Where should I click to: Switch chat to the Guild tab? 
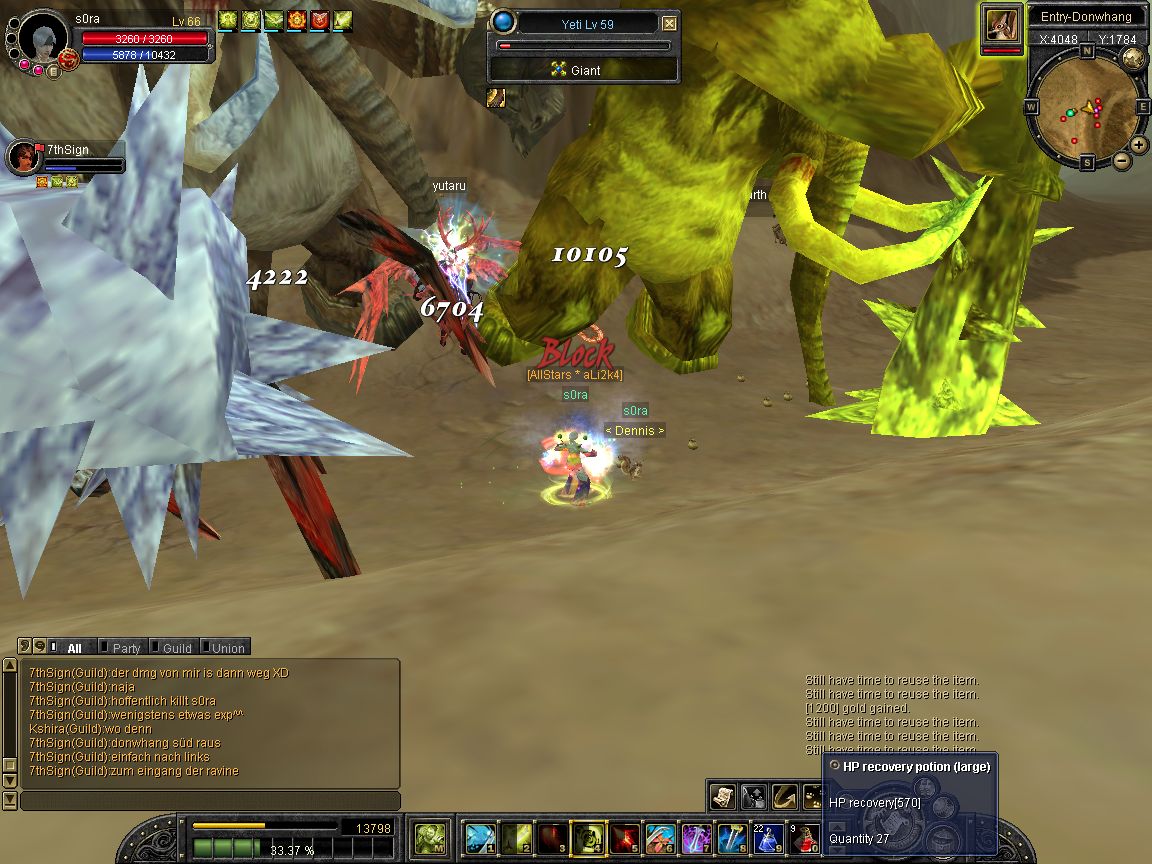176,648
